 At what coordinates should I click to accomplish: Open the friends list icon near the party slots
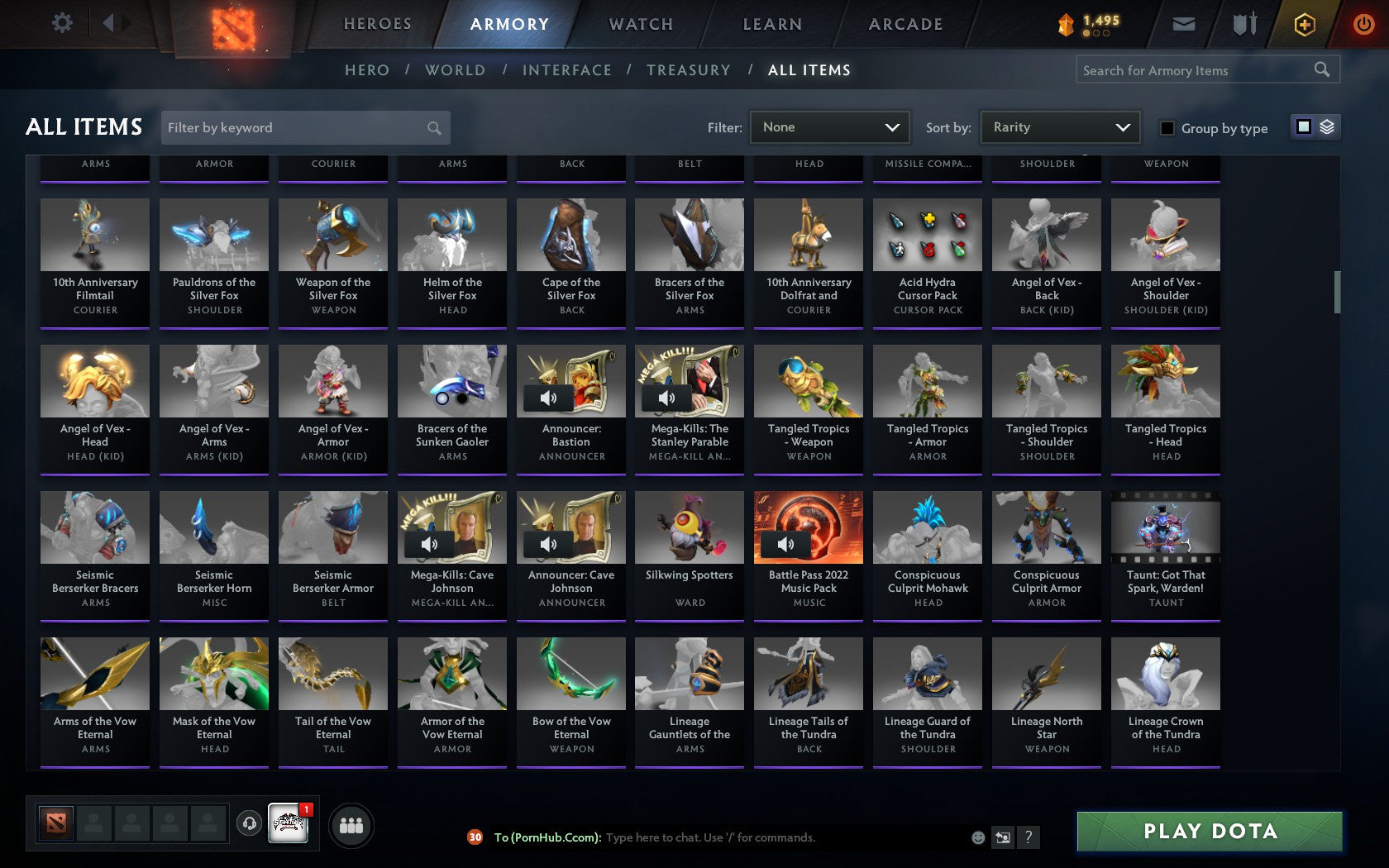pyautogui.click(x=352, y=824)
